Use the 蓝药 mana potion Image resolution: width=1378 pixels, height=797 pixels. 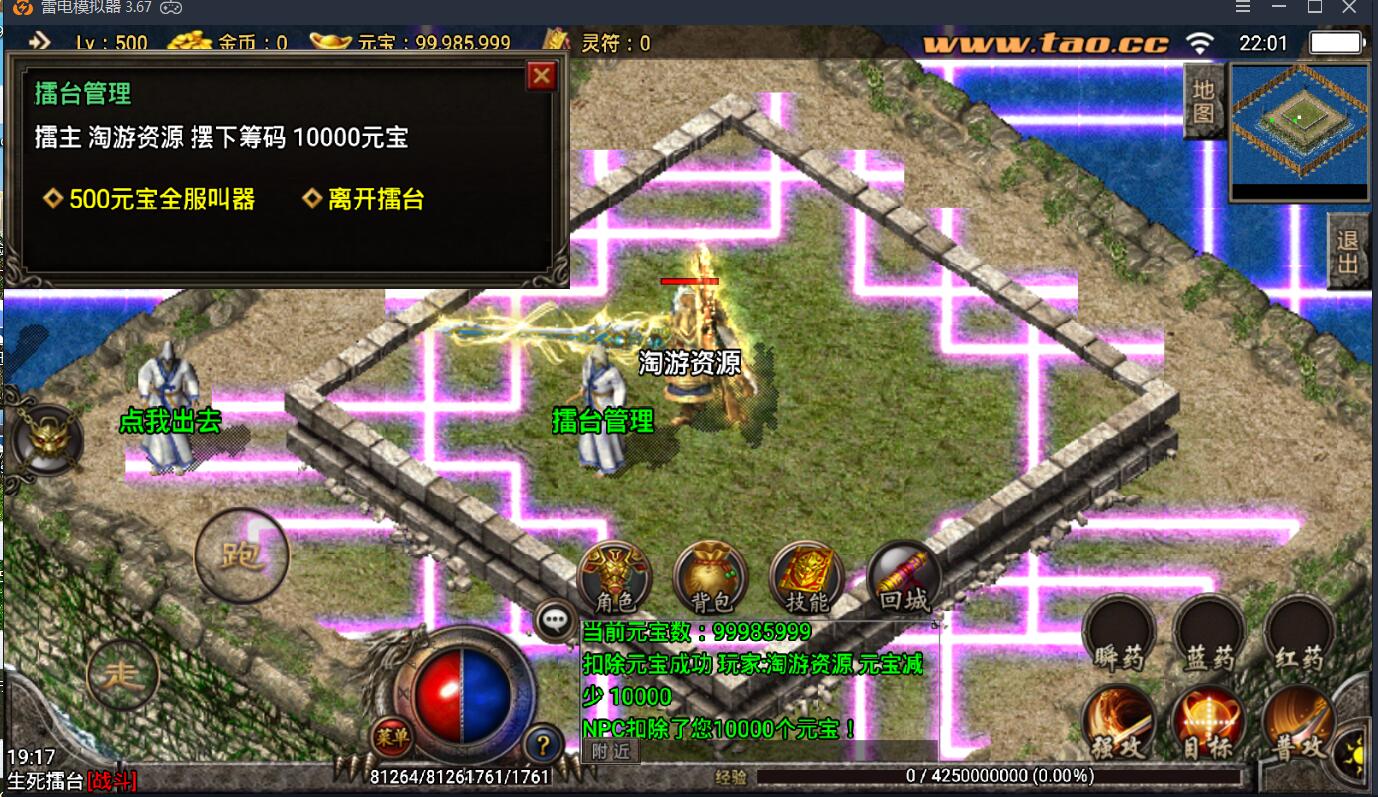[x=1208, y=634]
